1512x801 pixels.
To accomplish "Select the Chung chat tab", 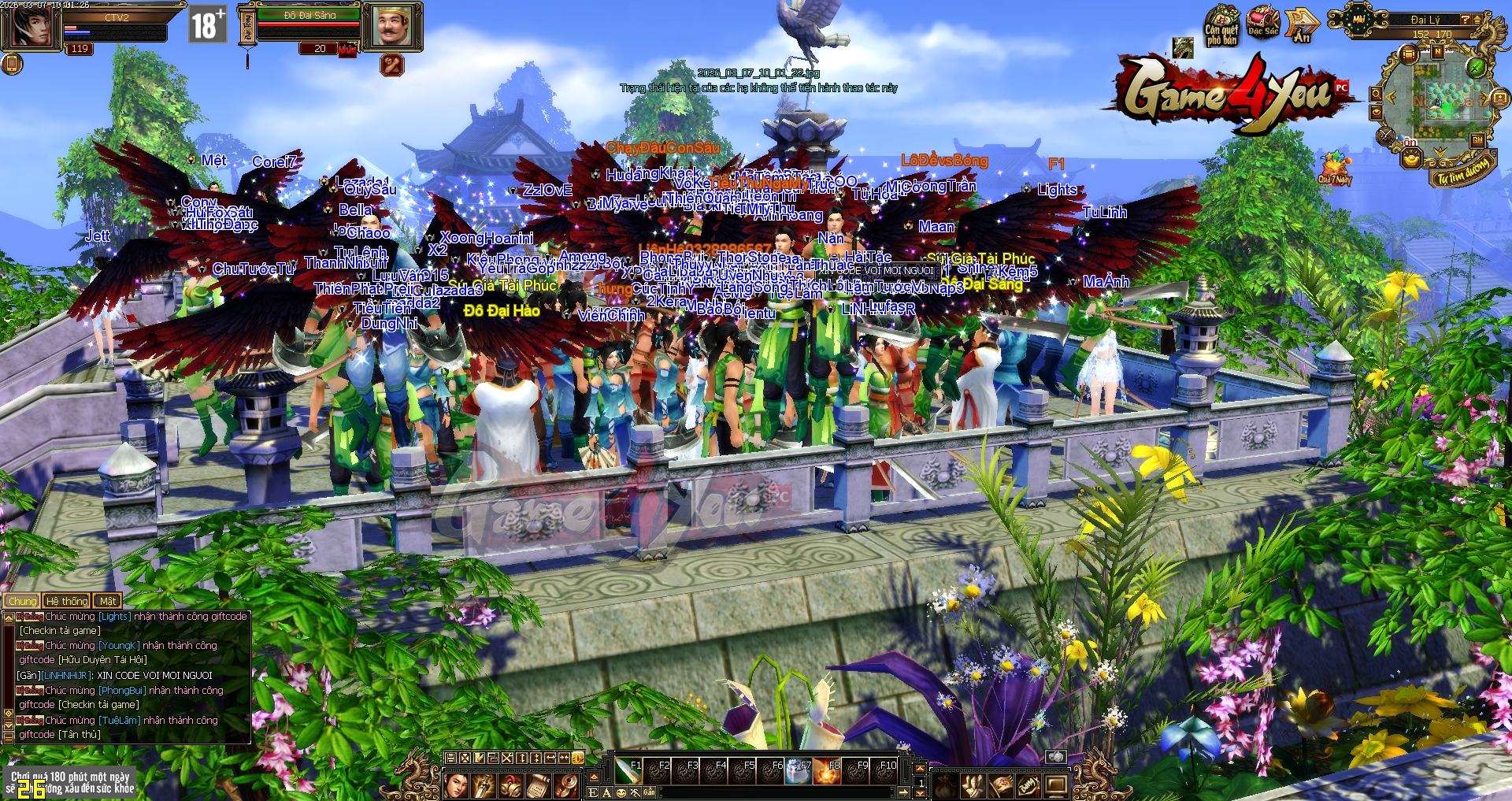I will coord(23,601).
